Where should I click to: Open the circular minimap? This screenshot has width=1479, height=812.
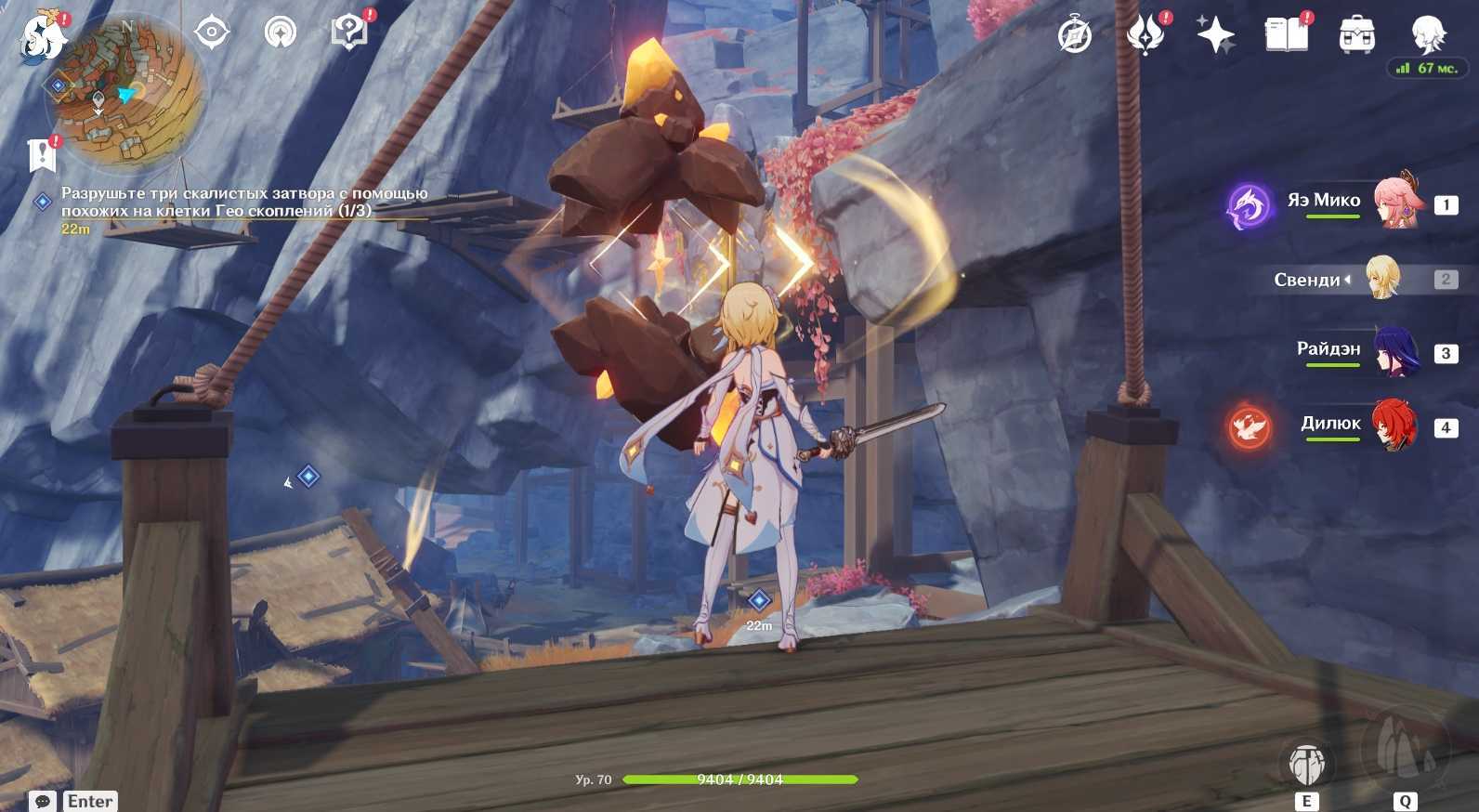(128, 91)
